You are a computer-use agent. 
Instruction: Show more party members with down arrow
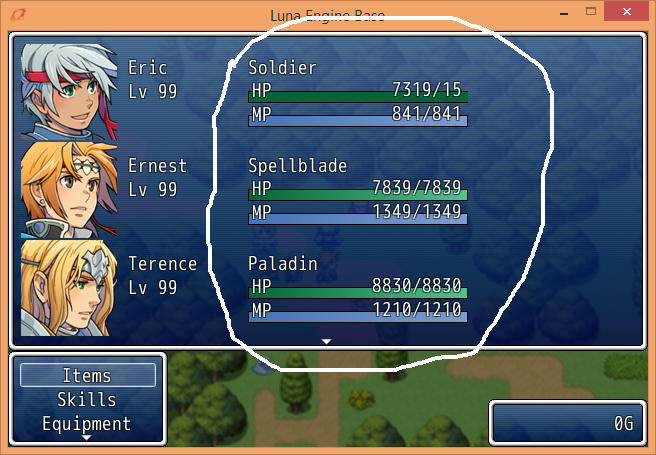(326, 341)
